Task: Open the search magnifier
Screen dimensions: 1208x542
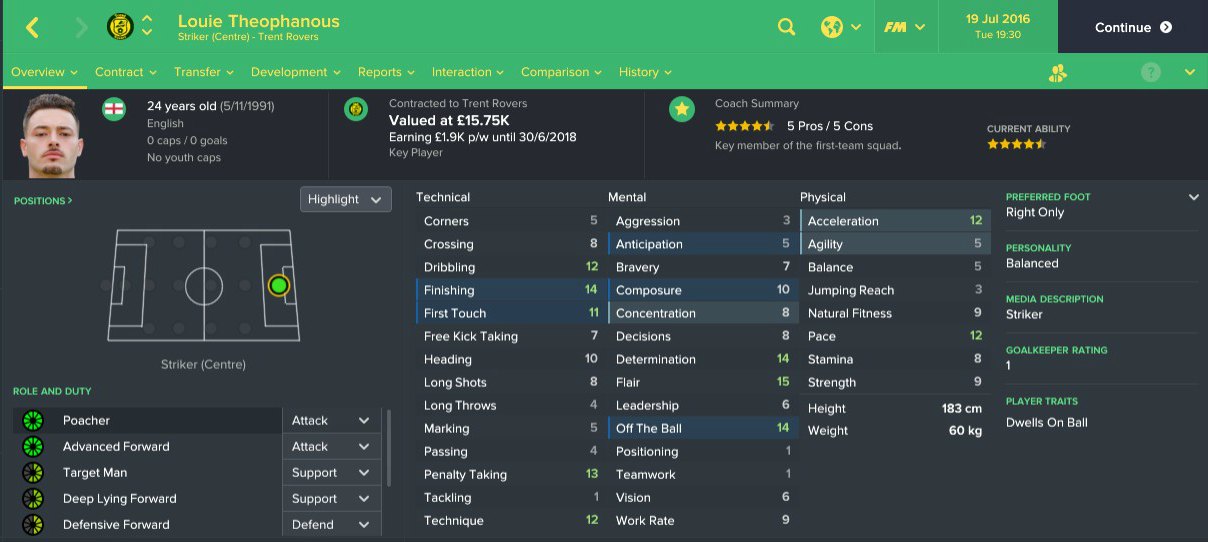Action: pos(787,27)
